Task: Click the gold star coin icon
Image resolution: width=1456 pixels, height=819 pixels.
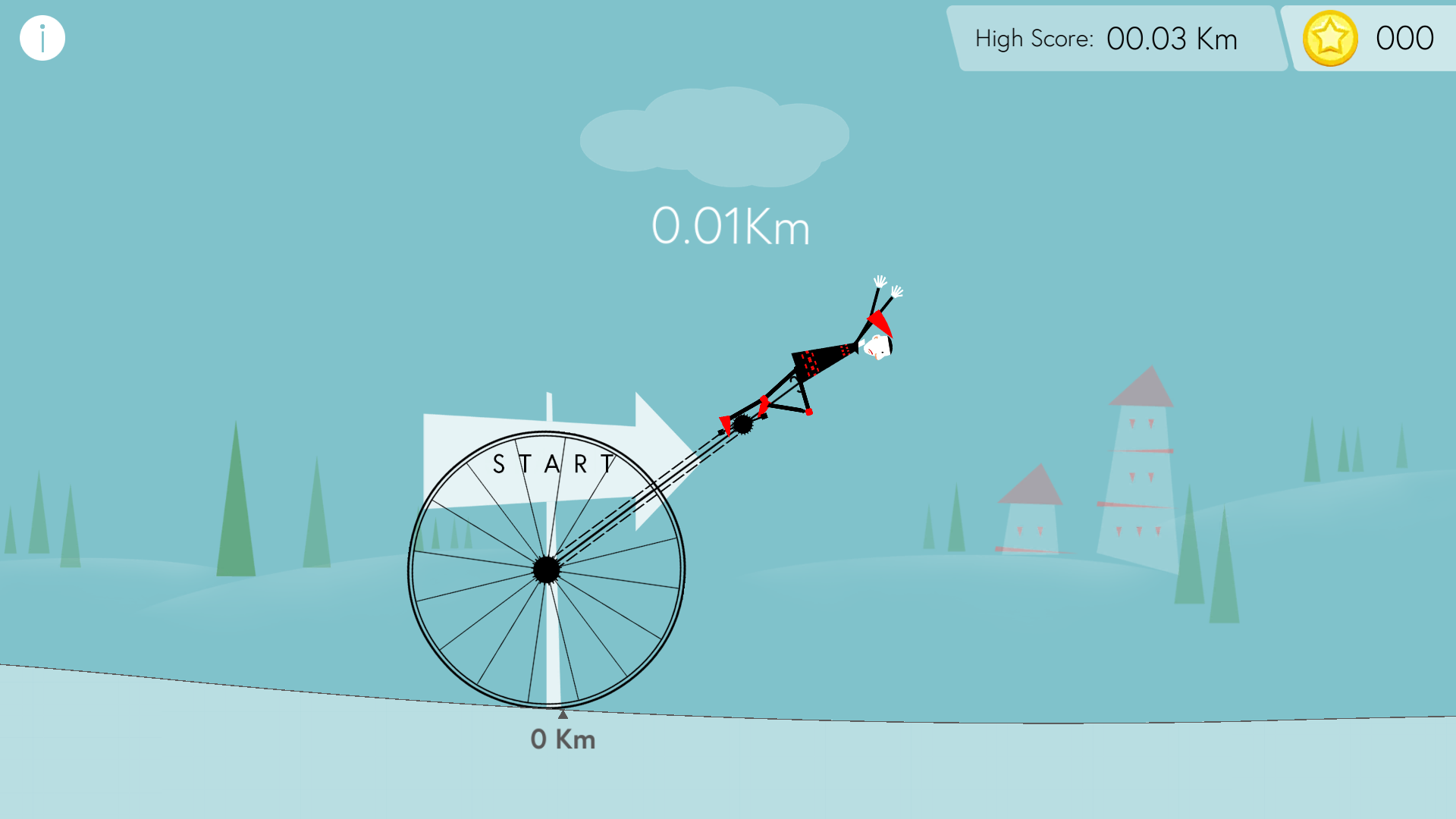Action: point(1329,39)
